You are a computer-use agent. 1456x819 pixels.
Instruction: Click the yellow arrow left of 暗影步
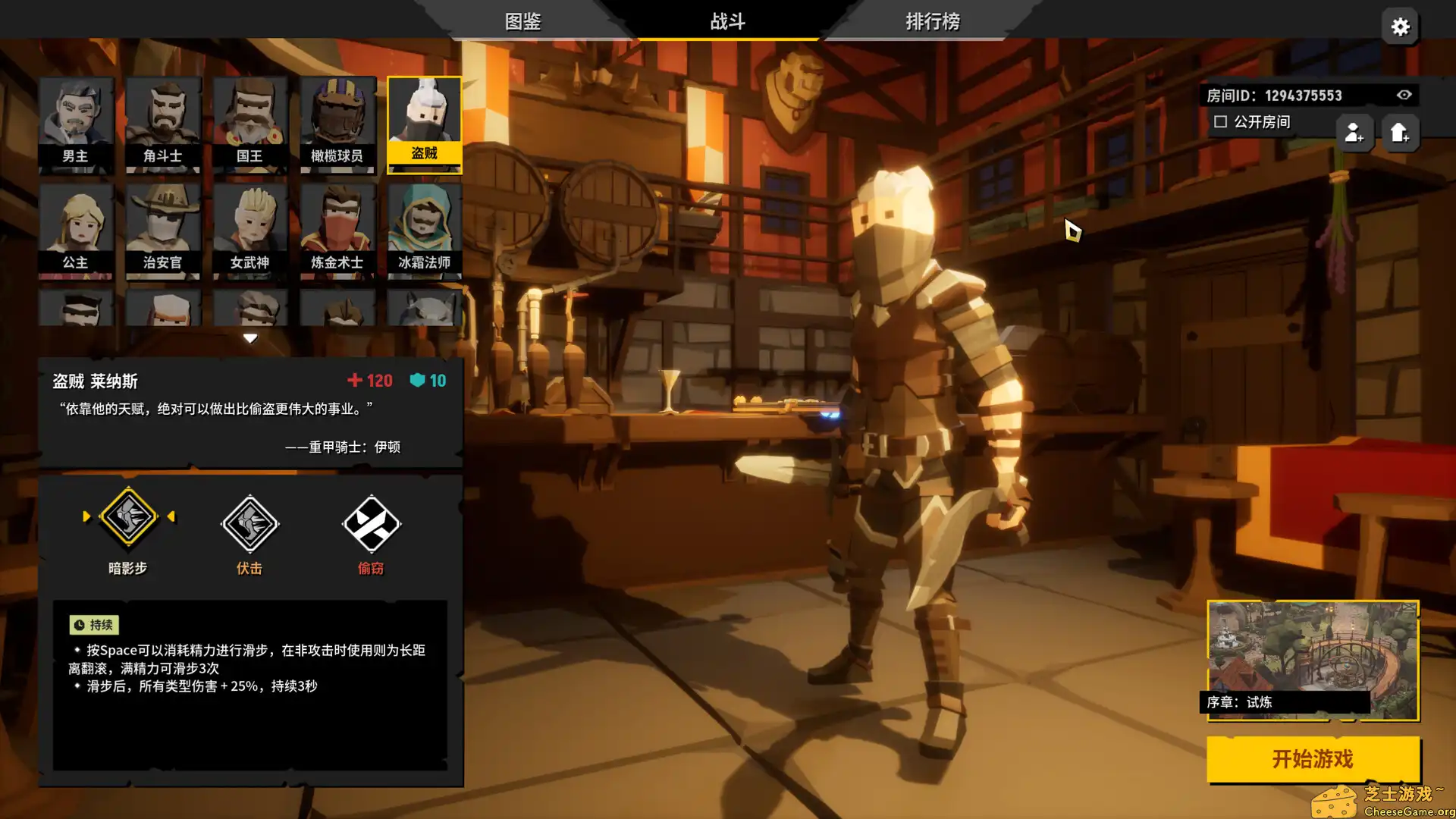pyautogui.click(x=86, y=516)
